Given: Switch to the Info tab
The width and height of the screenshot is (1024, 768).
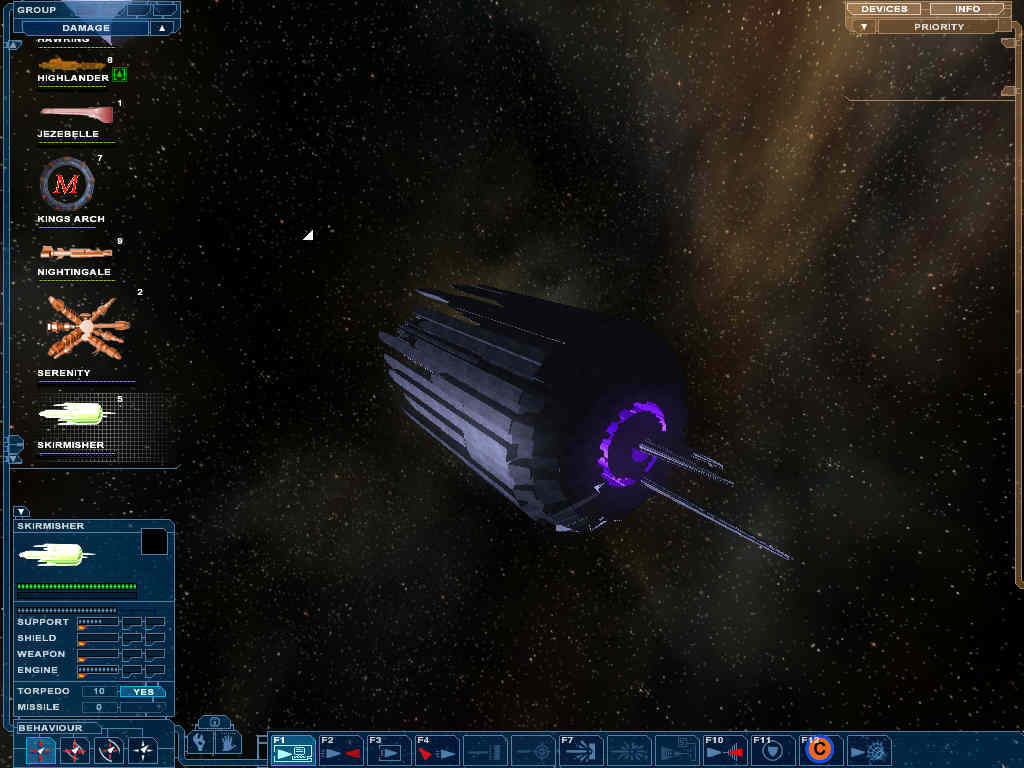Looking at the screenshot, I should (x=967, y=9).
